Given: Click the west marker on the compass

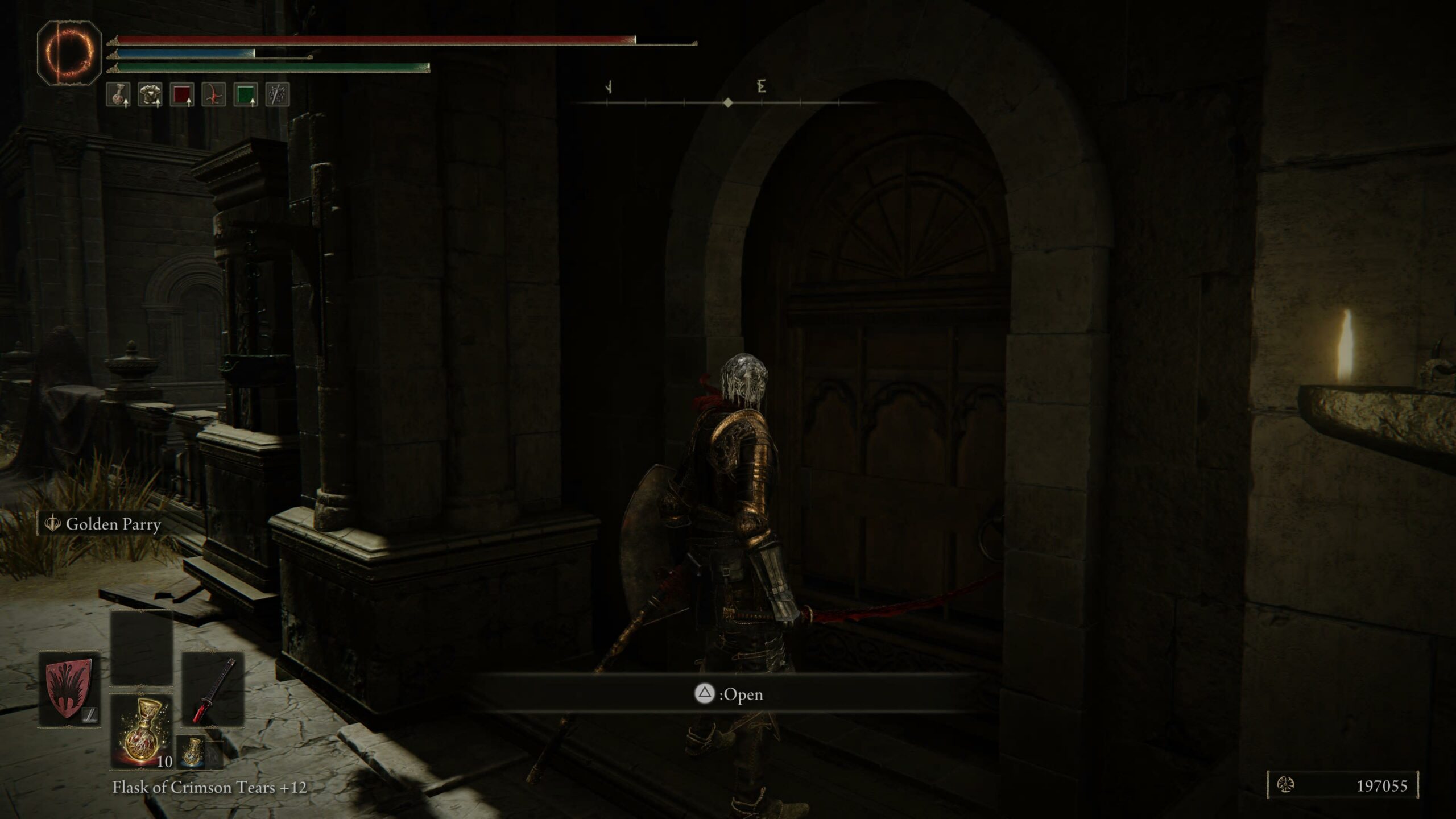Looking at the screenshot, I should [x=609, y=87].
